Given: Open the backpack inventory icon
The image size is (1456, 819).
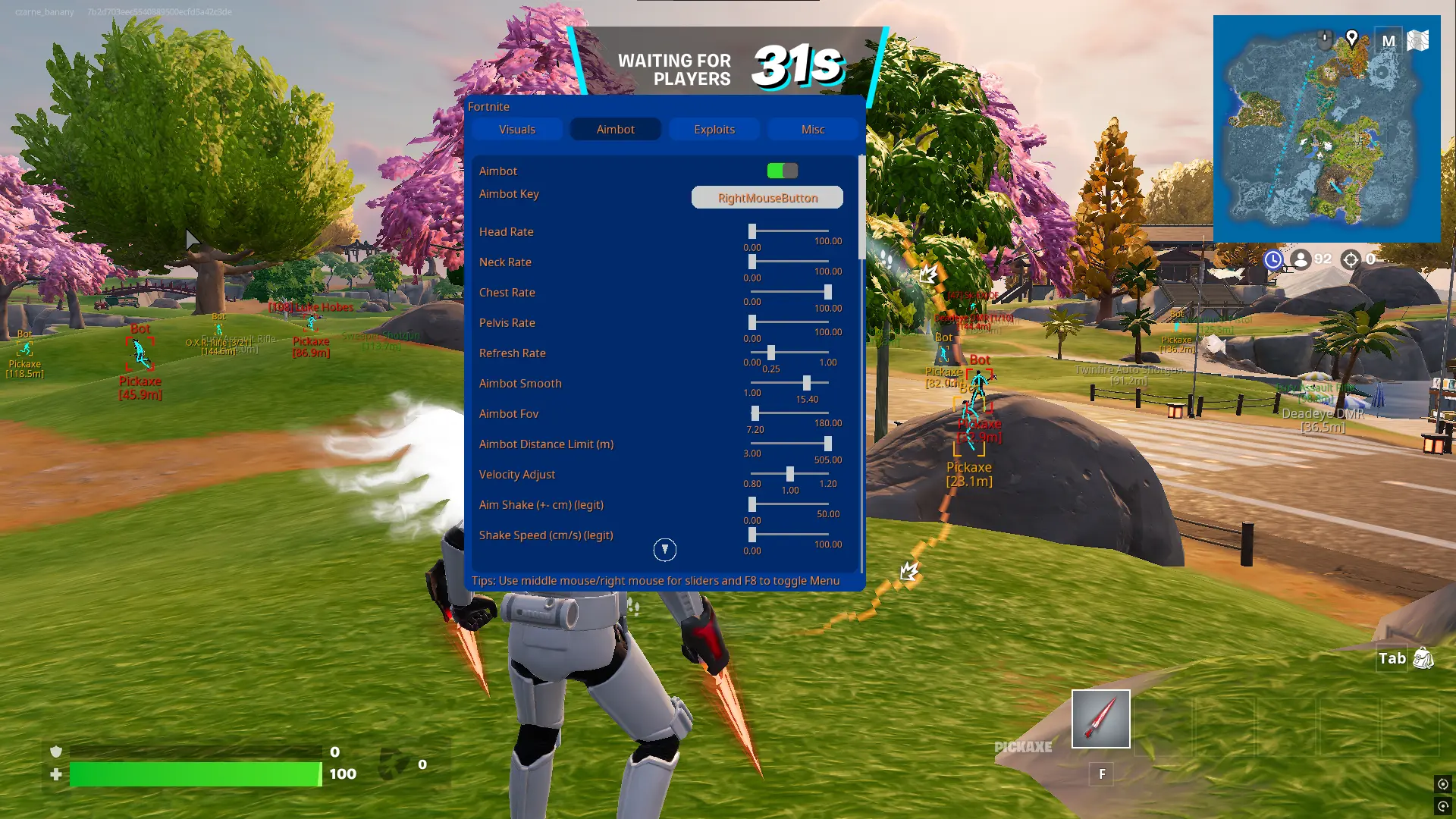Looking at the screenshot, I should click(x=1423, y=658).
